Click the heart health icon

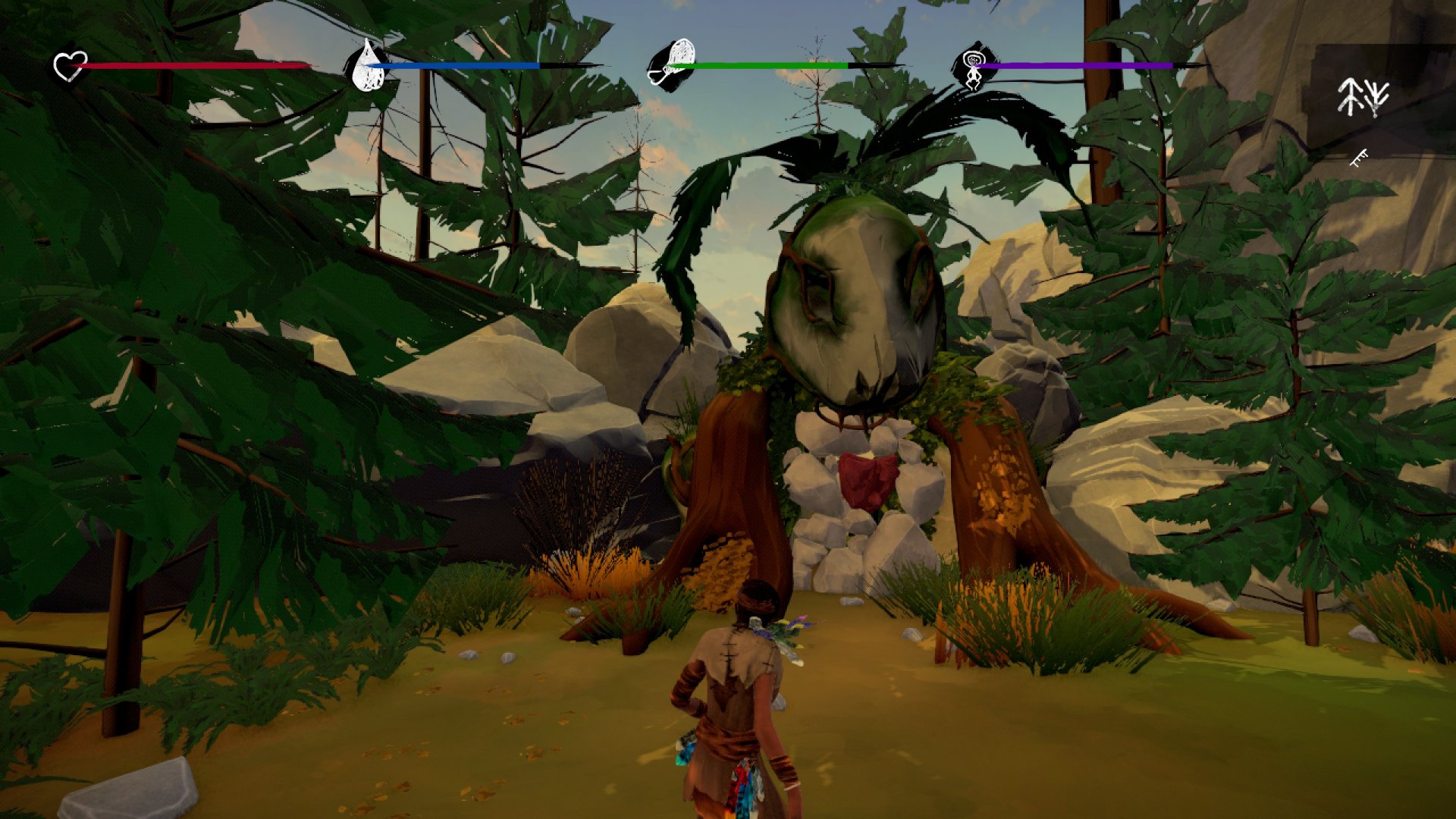pos(70,66)
